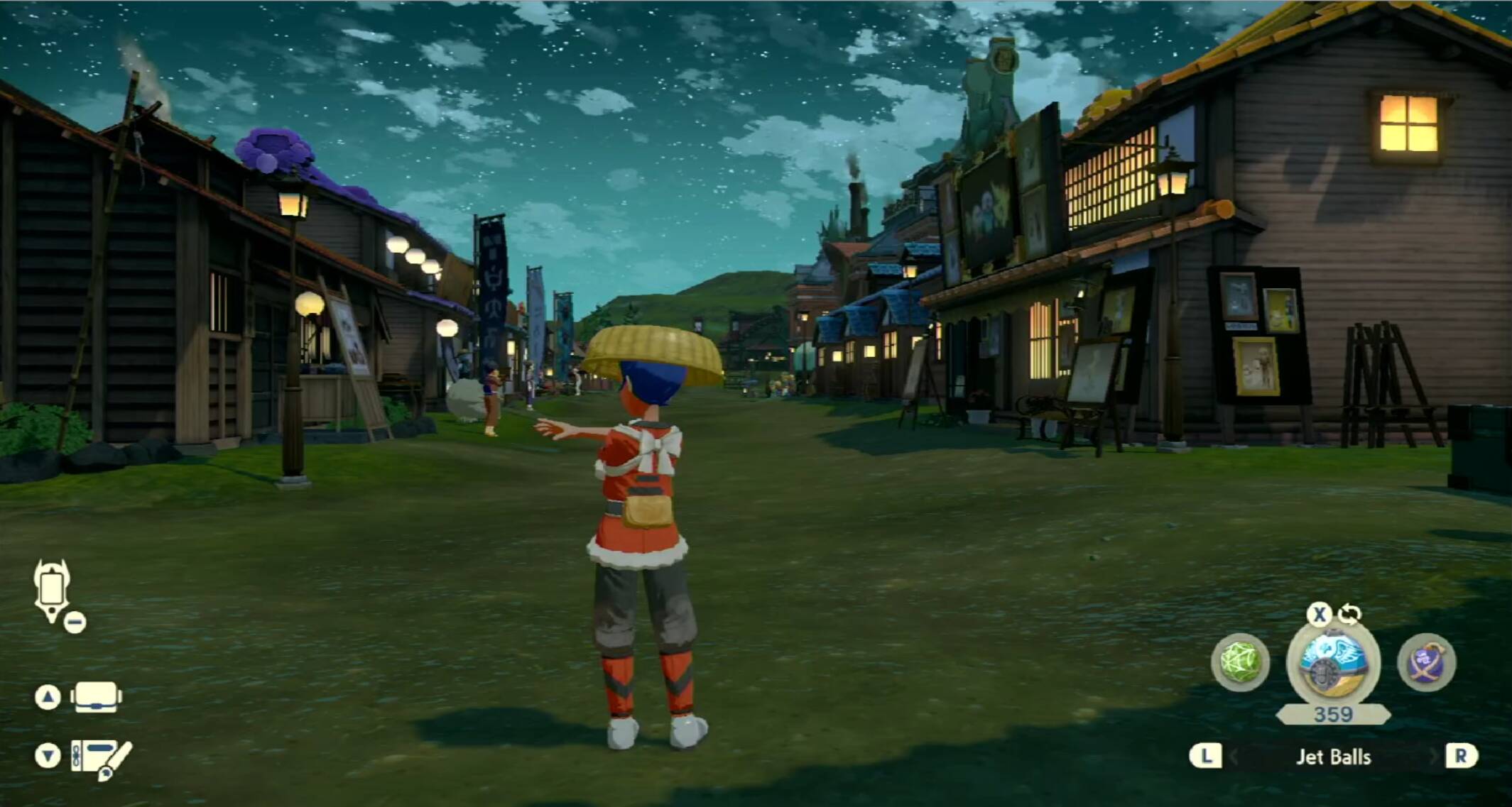The width and height of the screenshot is (1512, 807).
Task: Choose the purple Smoke Bomb item
Action: (1426, 662)
